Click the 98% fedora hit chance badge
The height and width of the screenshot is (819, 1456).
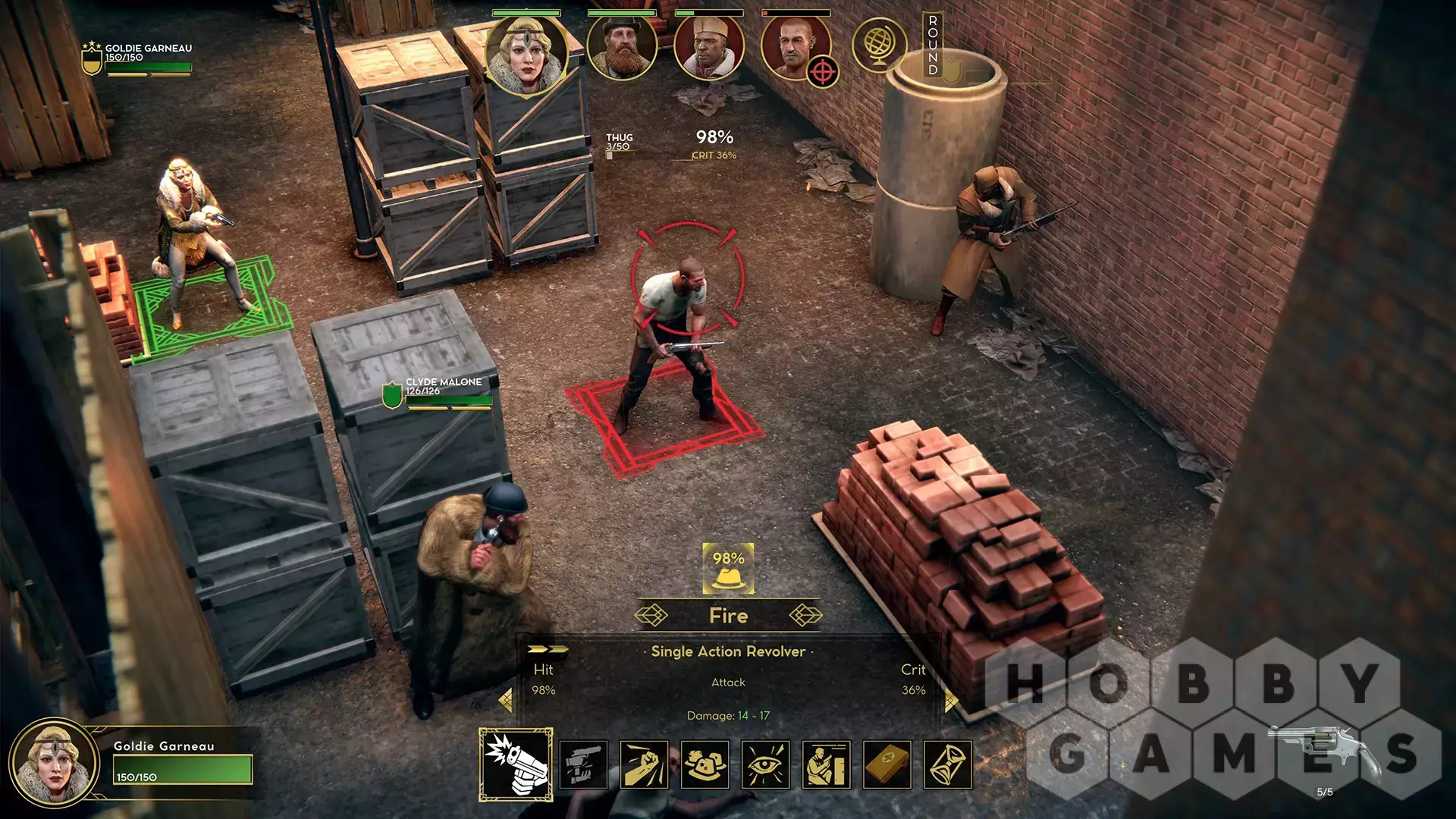pyautogui.click(x=728, y=569)
